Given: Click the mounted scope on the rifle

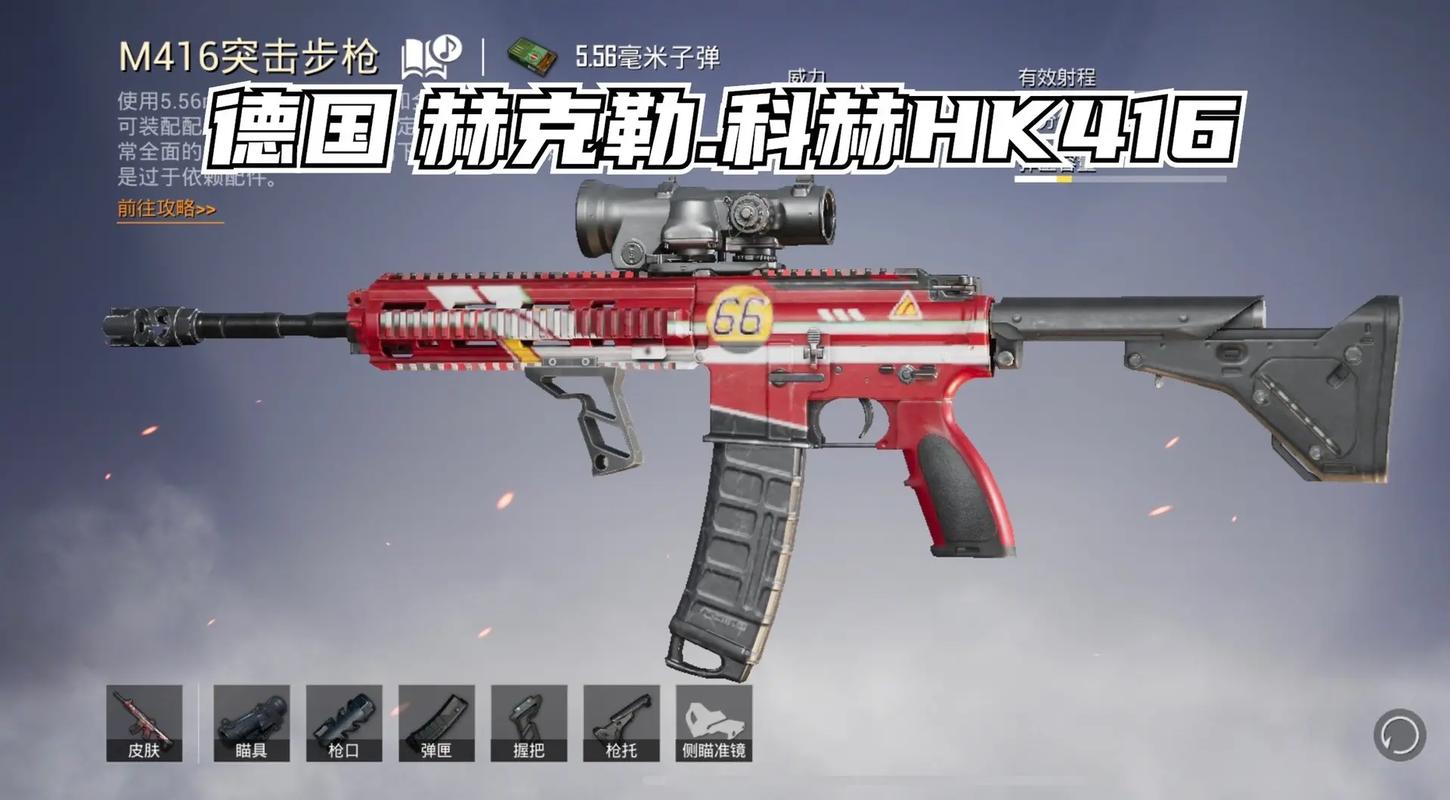Looking at the screenshot, I should (x=700, y=215).
